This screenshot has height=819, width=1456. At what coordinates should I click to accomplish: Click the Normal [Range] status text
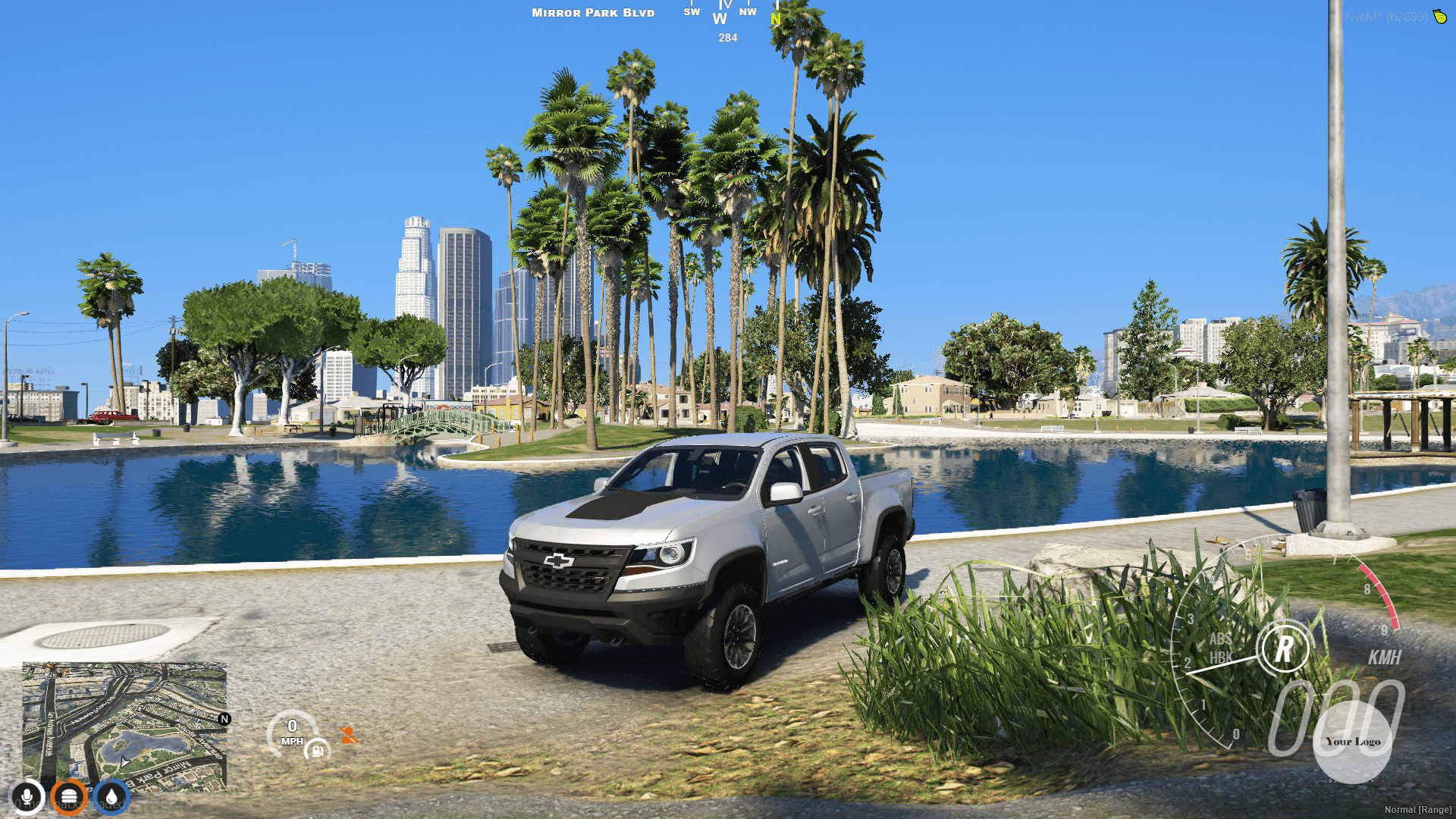[x=1417, y=808]
